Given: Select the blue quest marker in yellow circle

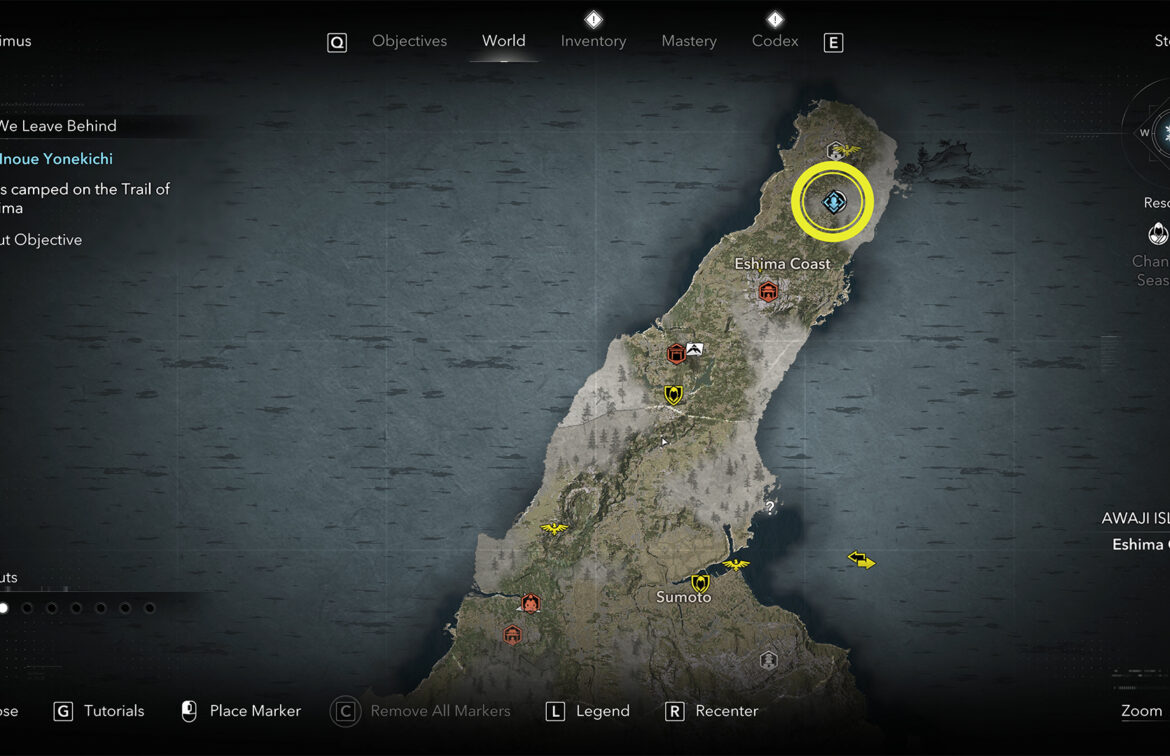Looking at the screenshot, I should [832, 203].
